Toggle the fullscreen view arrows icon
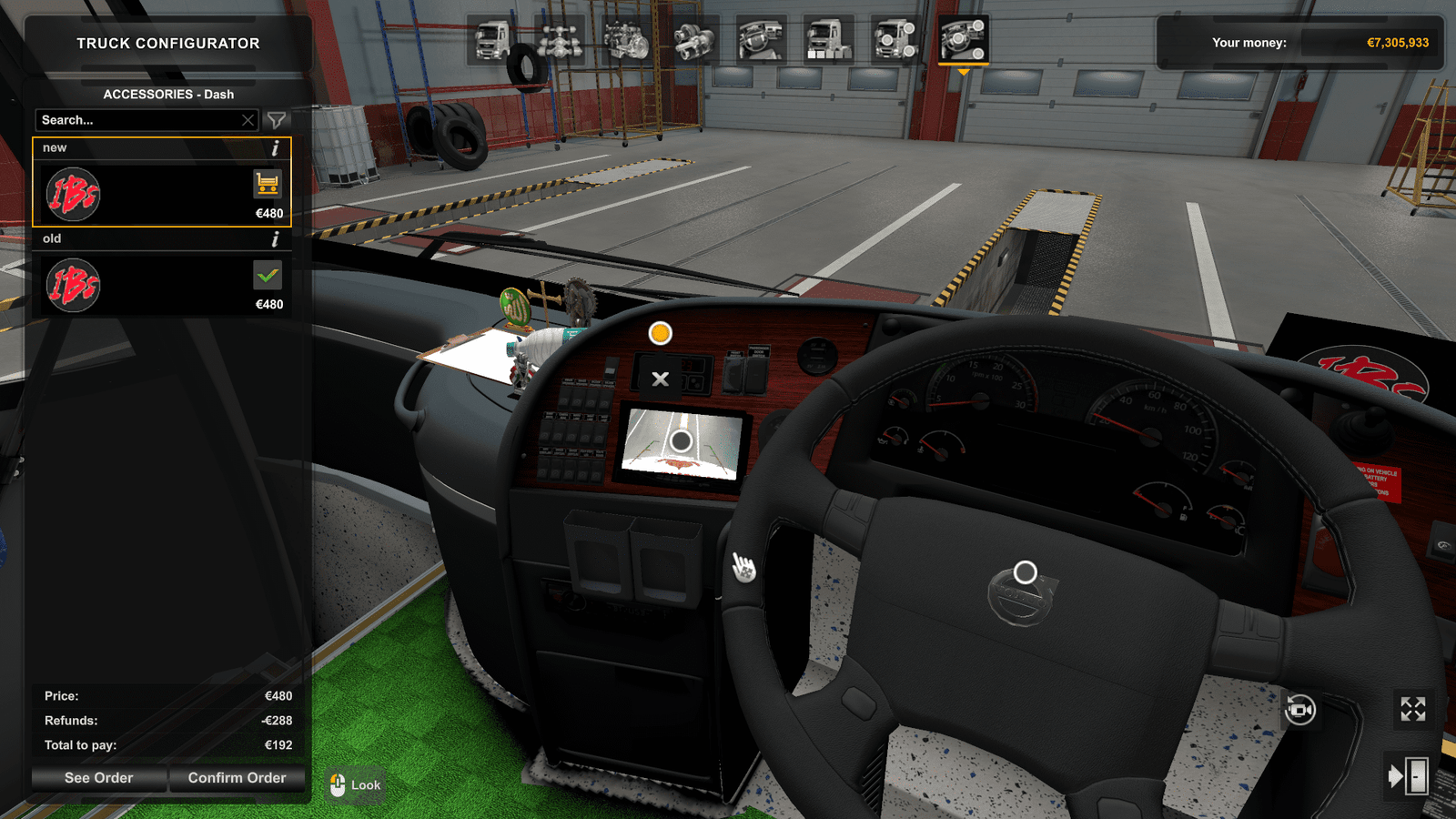Viewport: 1456px width, 819px height. (1412, 709)
